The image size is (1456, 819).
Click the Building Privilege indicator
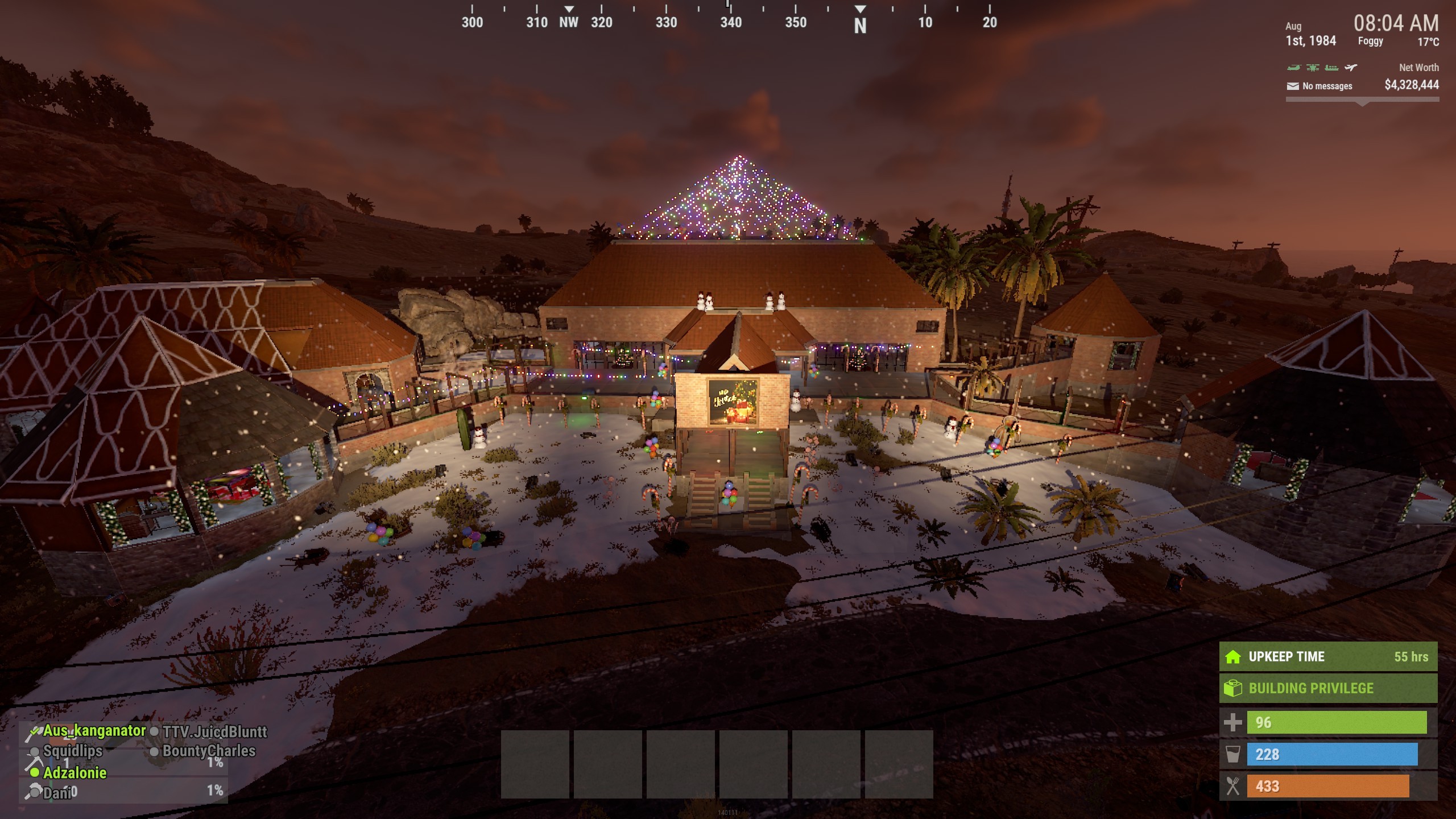(1327, 689)
